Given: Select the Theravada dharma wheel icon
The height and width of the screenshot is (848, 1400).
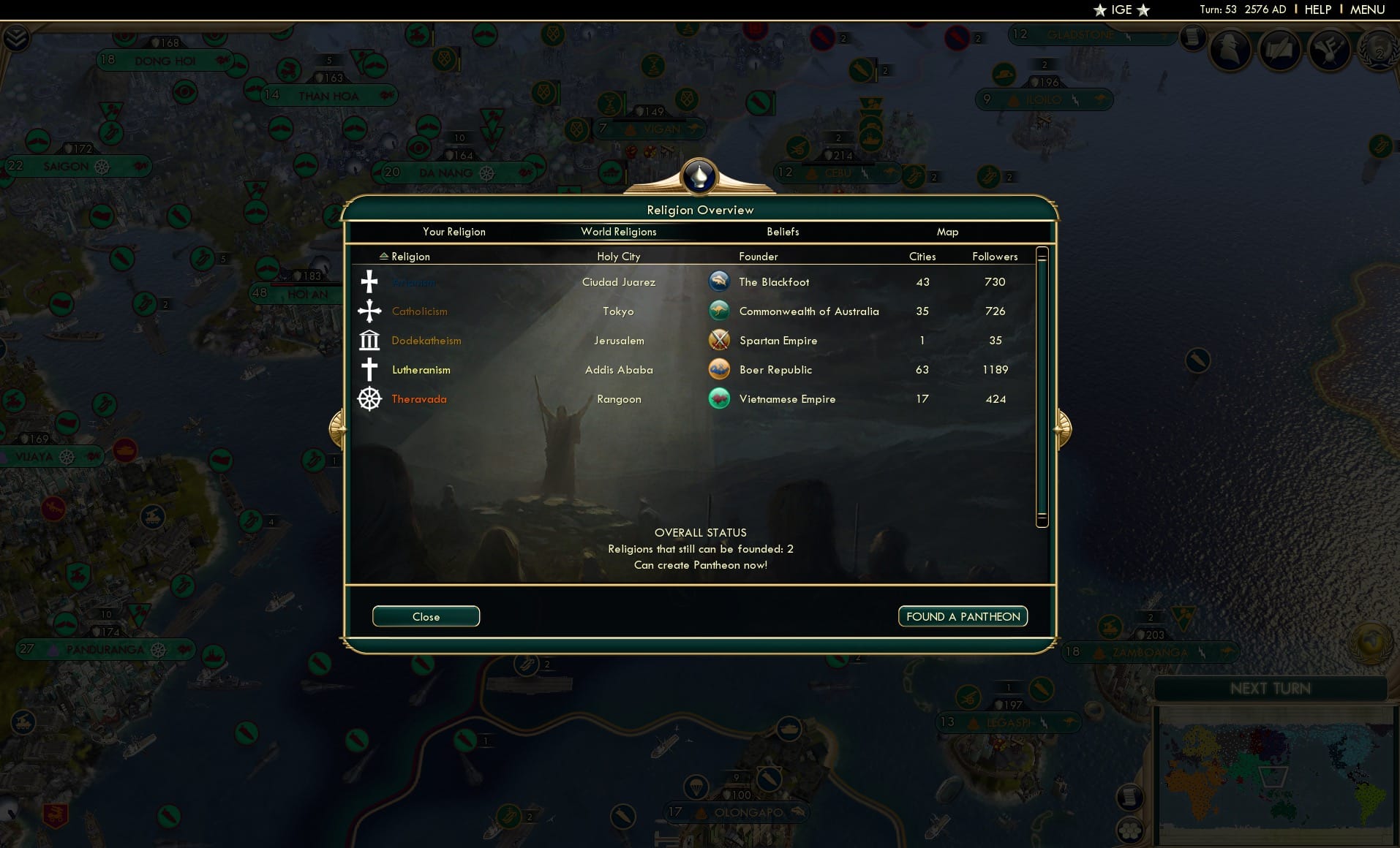Looking at the screenshot, I should coord(369,399).
